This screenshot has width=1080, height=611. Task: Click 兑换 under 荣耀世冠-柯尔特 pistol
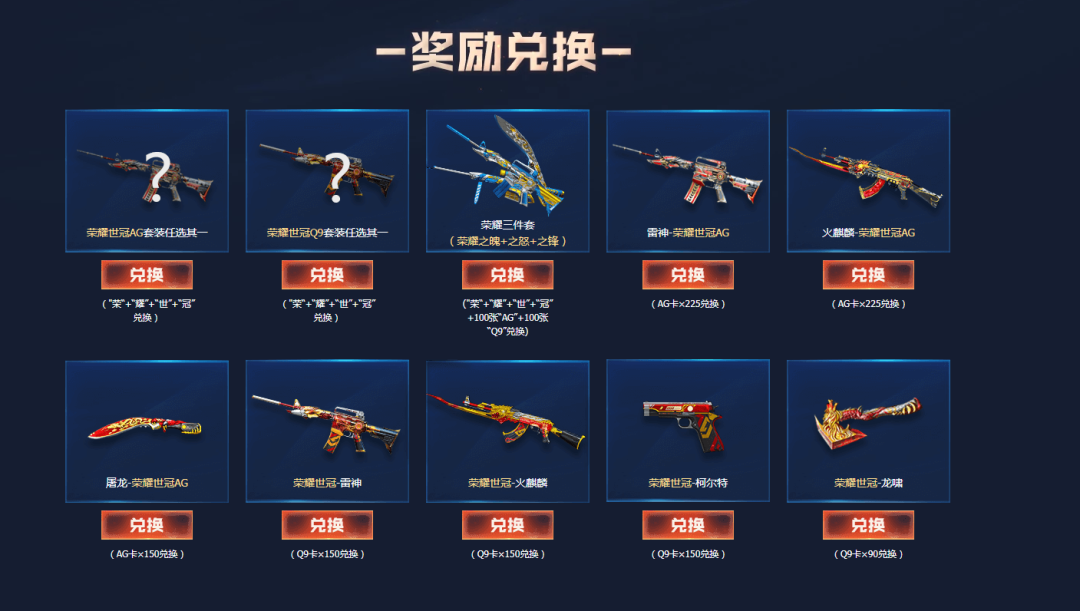tap(688, 525)
